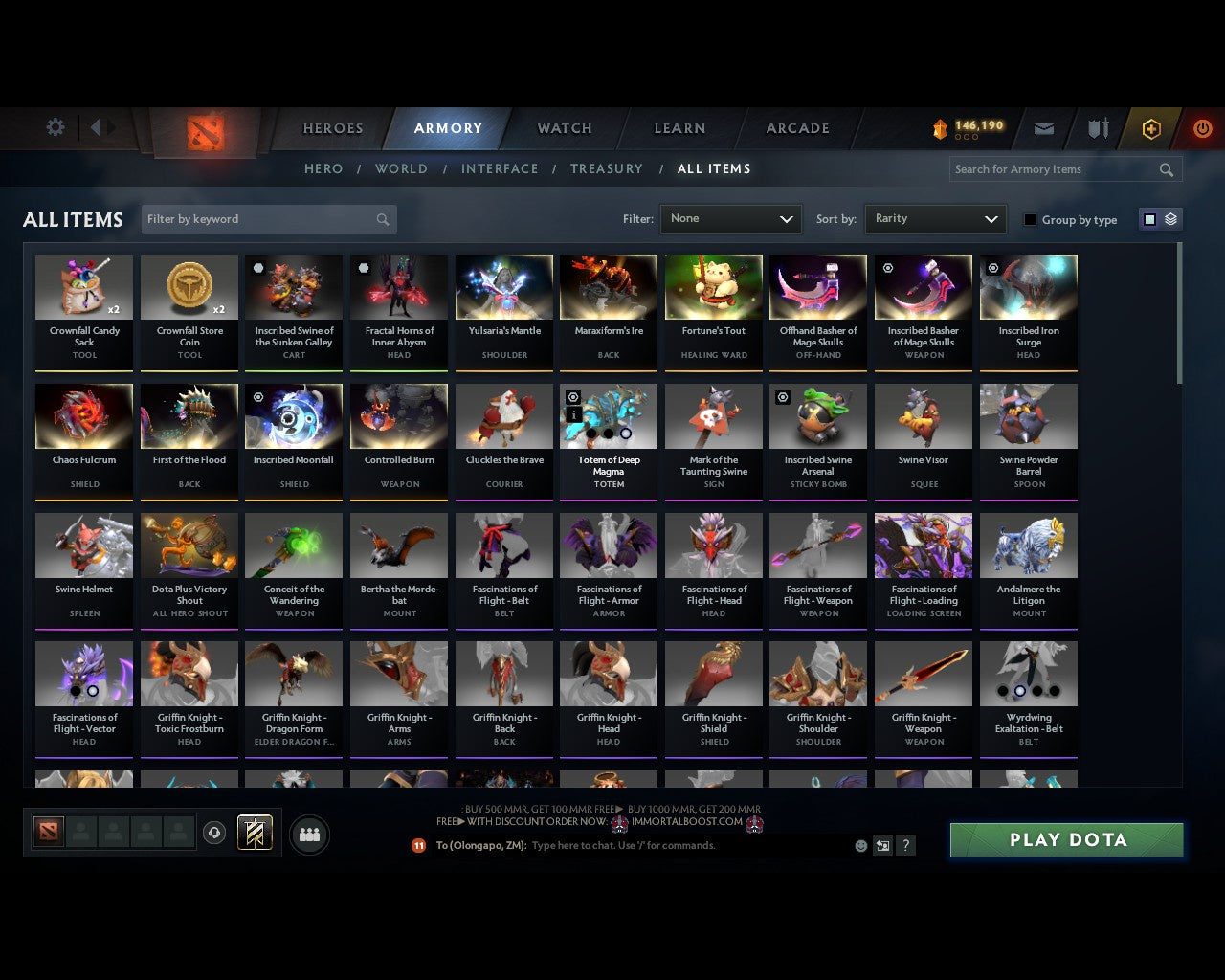Open the Treasury section
Viewport: 1225px width, 980px height.
click(607, 169)
